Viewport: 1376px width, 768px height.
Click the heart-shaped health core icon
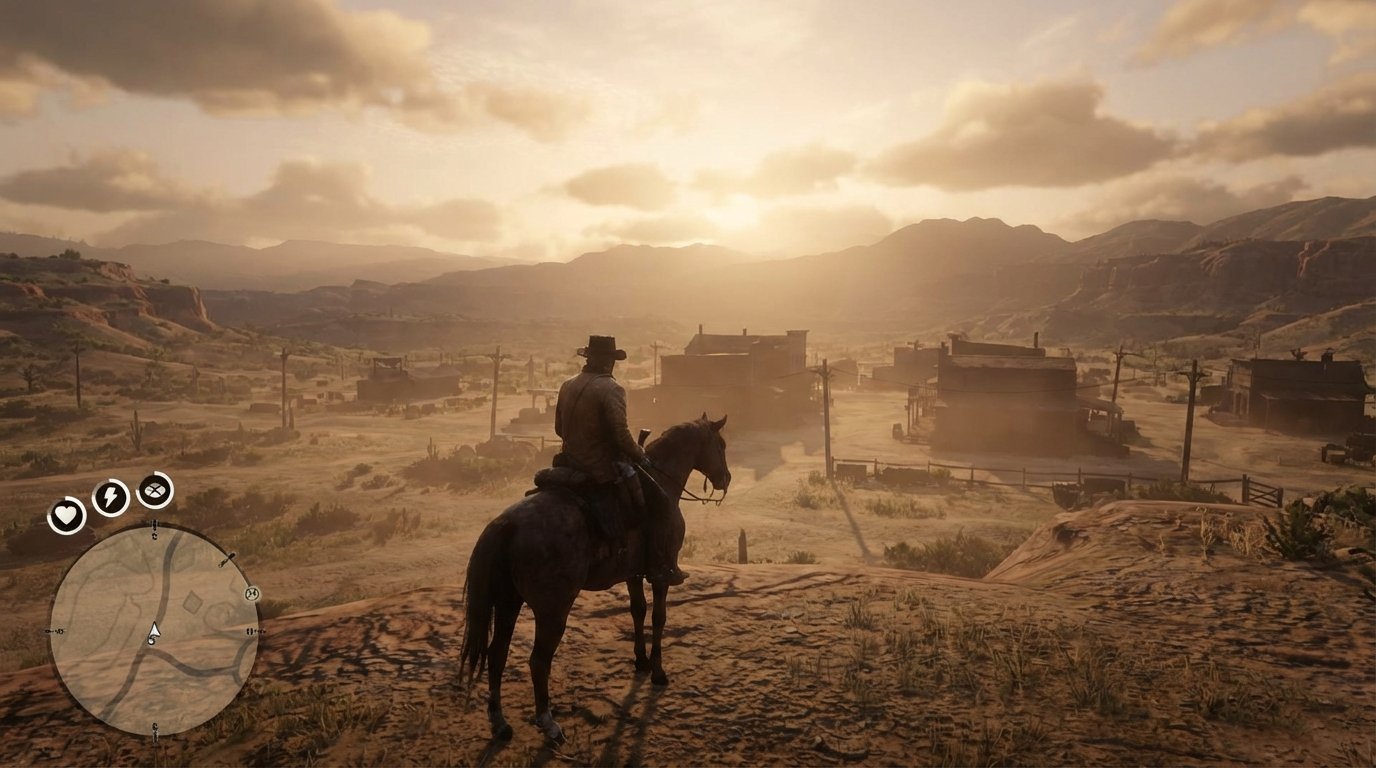[65, 513]
